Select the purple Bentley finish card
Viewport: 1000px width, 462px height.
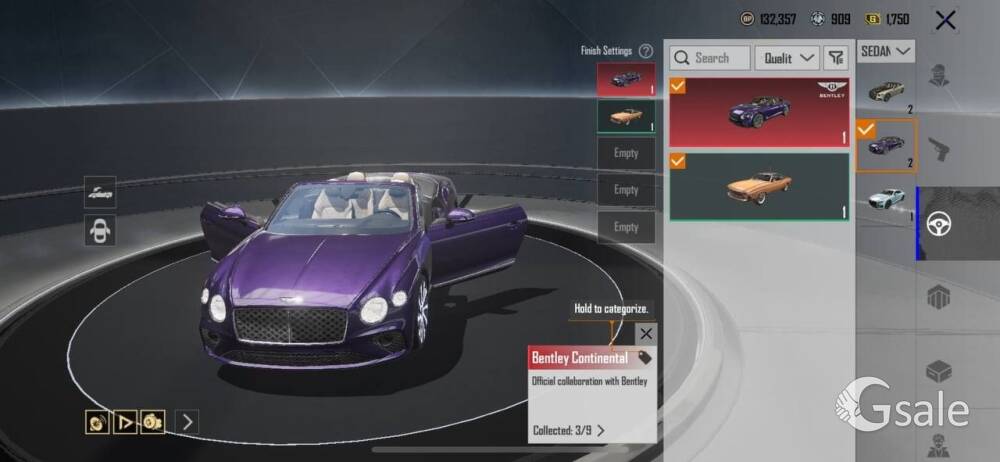click(x=760, y=112)
